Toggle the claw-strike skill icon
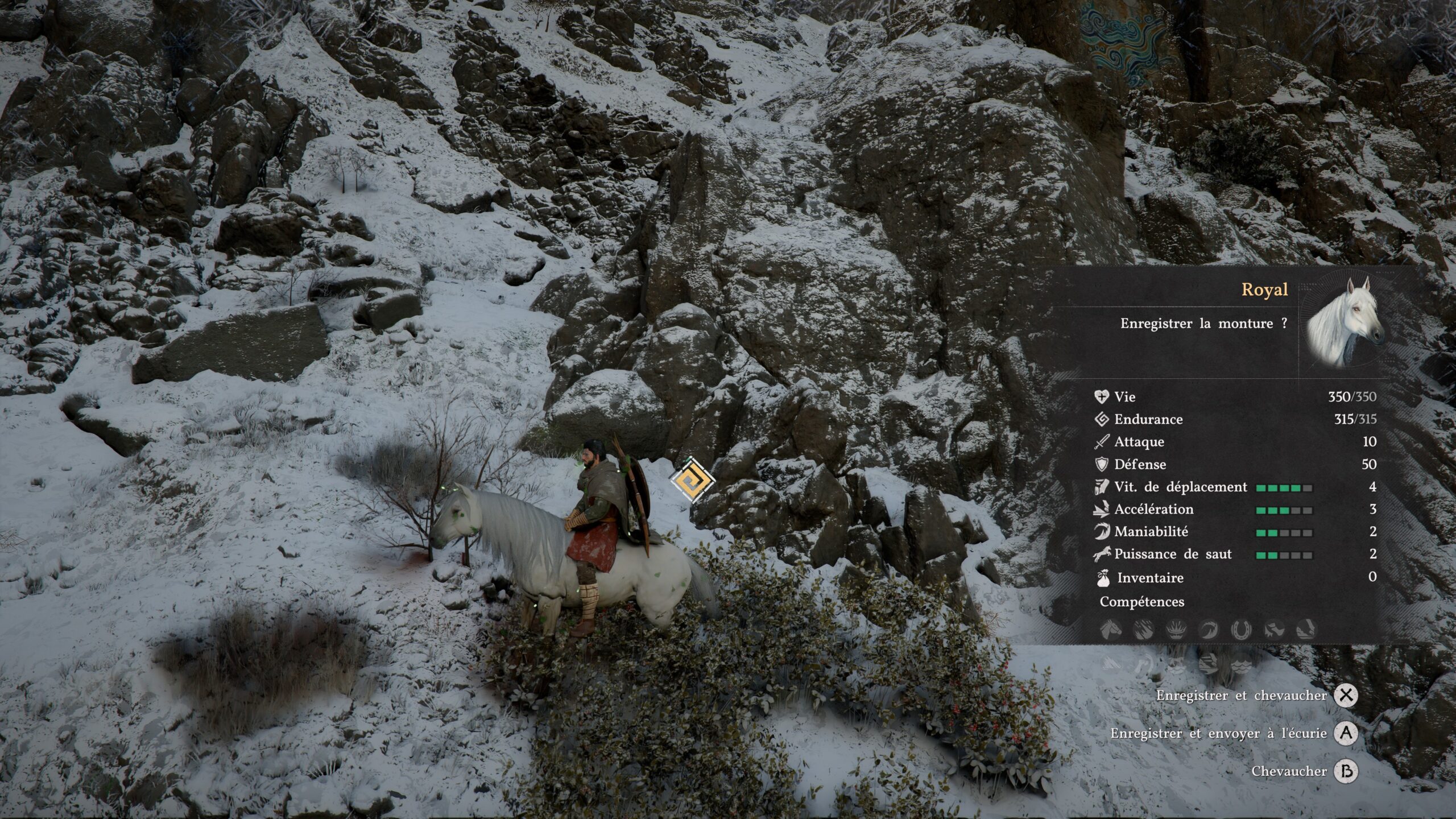This screenshot has height=819, width=1456. [1144, 630]
